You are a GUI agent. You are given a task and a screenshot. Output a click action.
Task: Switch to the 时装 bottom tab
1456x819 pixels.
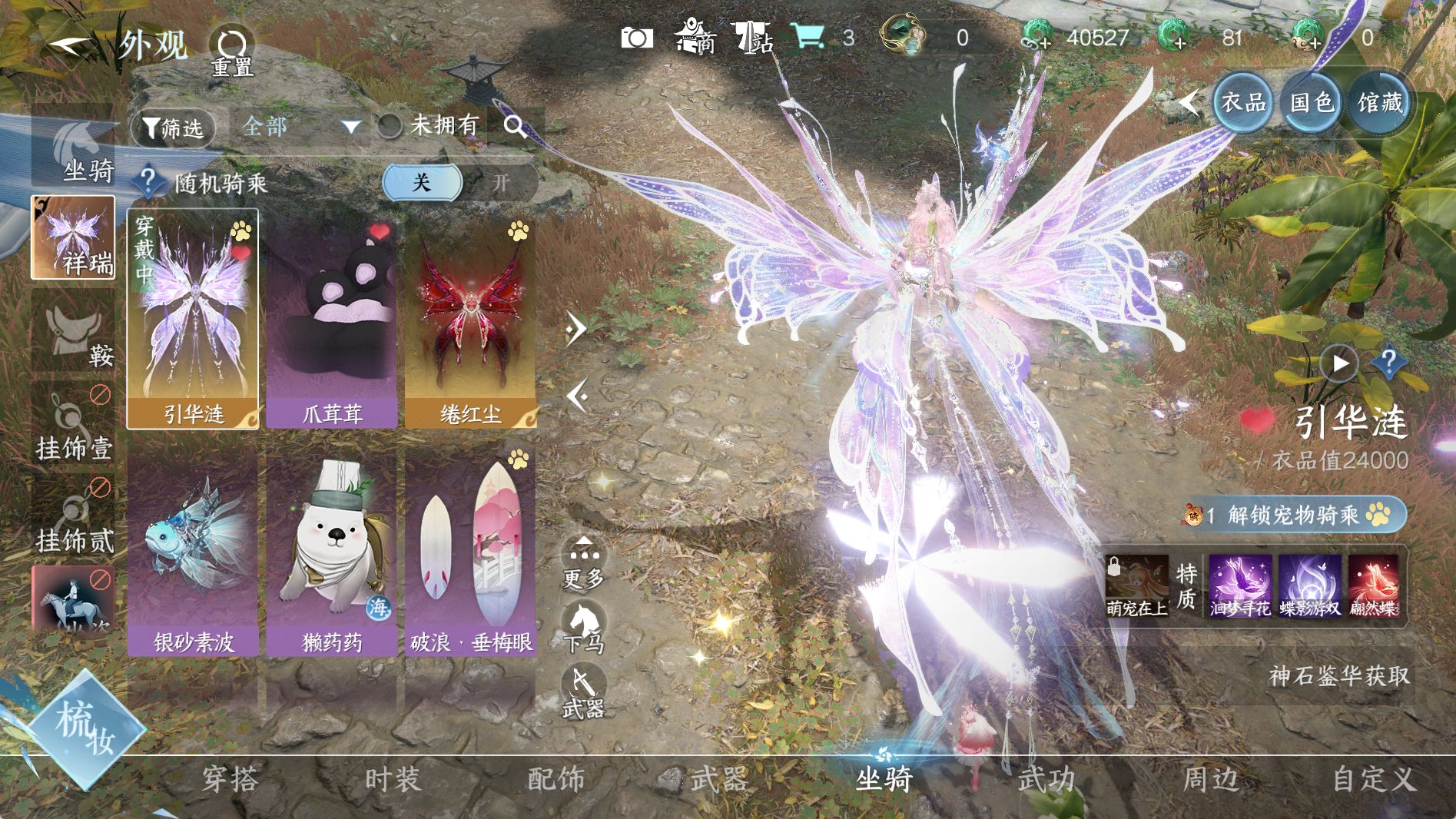393,780
